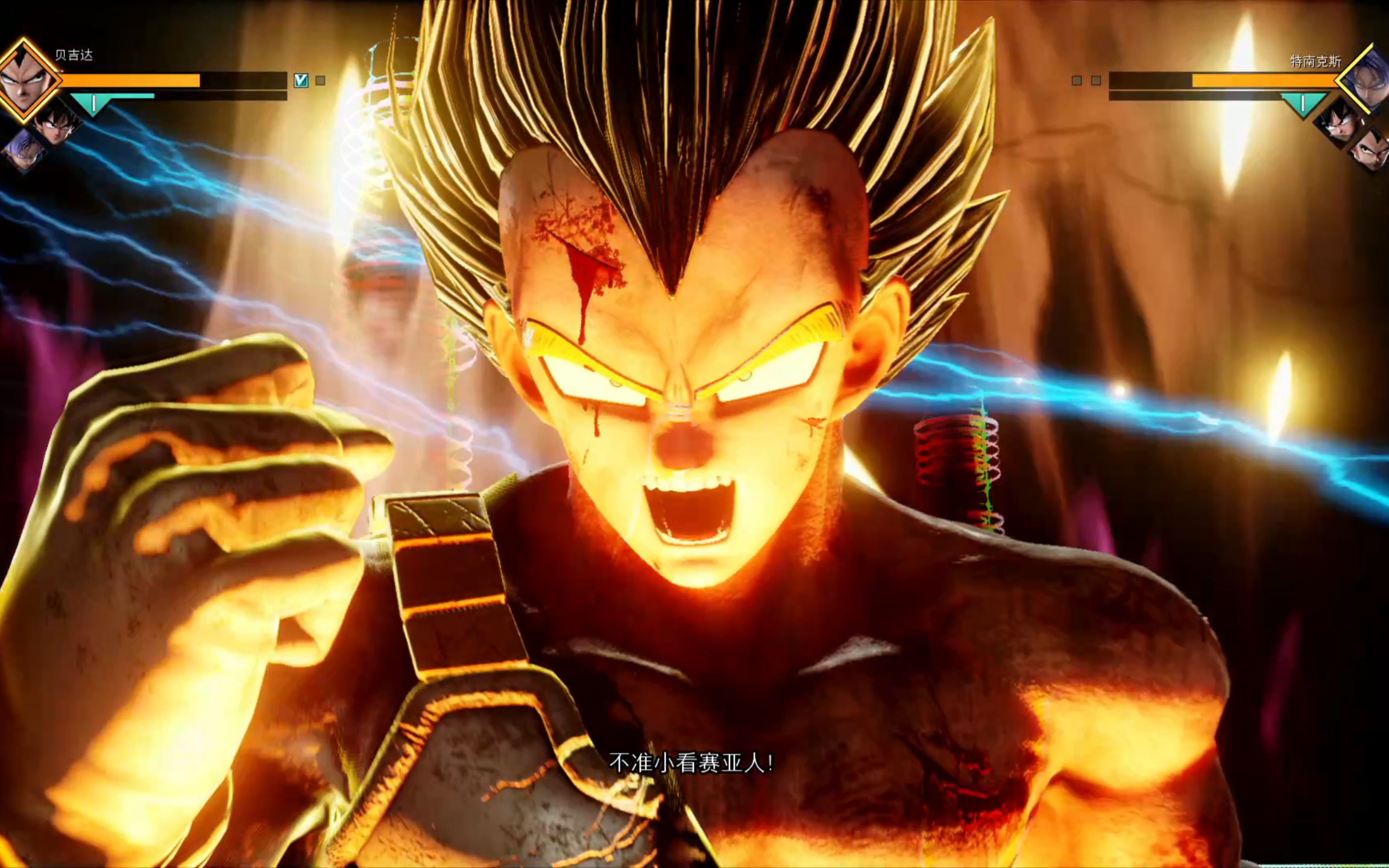Click the reserve Goku portrait on 贝吉达's team
Image resolution: width=1389 pixels, height=868 pixels.
pyautogui.click(x=56, y=125)
